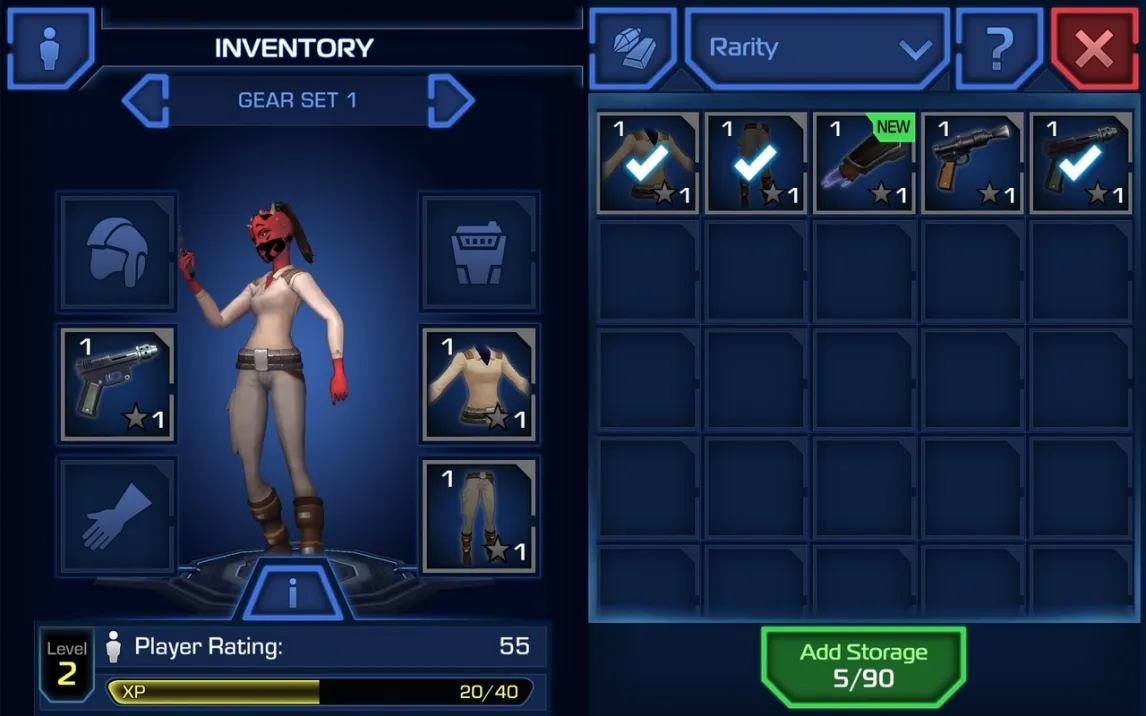This screenshot has height=716, width=1146.
Task: Tap the Add Storage button
Action: coord(863,666)
